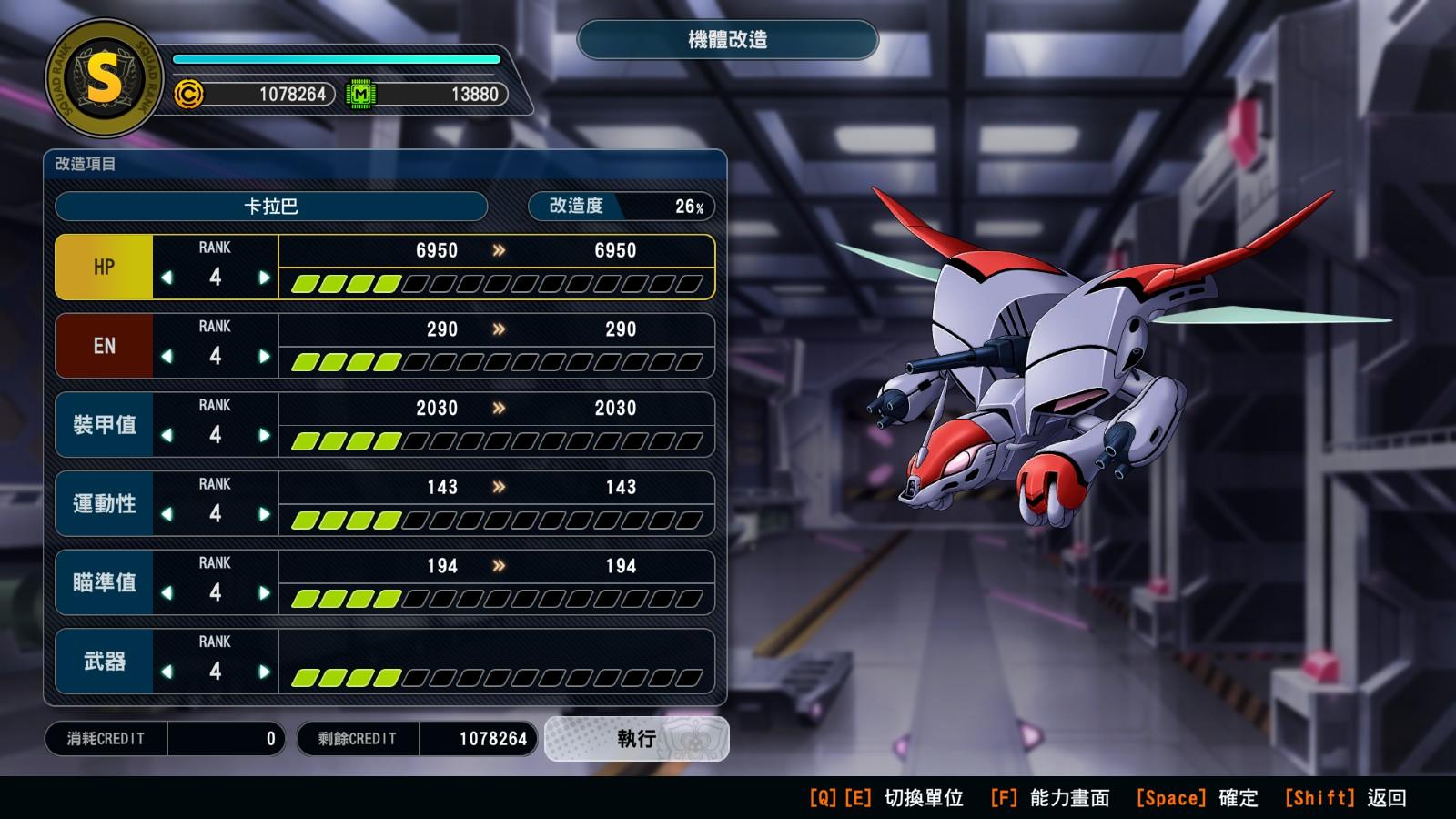1456x819 pixels.
Task: Increase 裝甲值 rank with right arrow
Action: (264, 436)
